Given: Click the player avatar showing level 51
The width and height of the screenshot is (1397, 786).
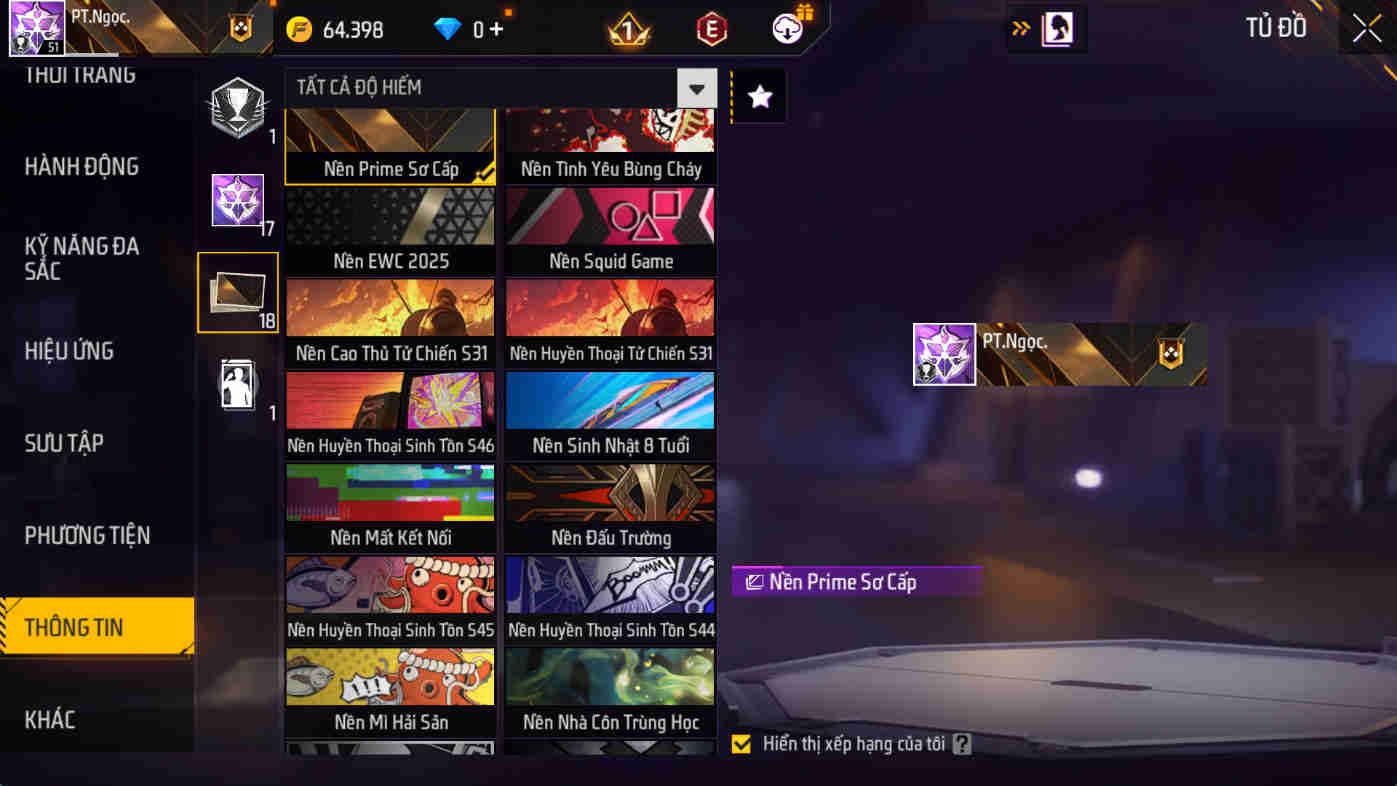Looking at the screenshot, I should (x=36, y=27).
